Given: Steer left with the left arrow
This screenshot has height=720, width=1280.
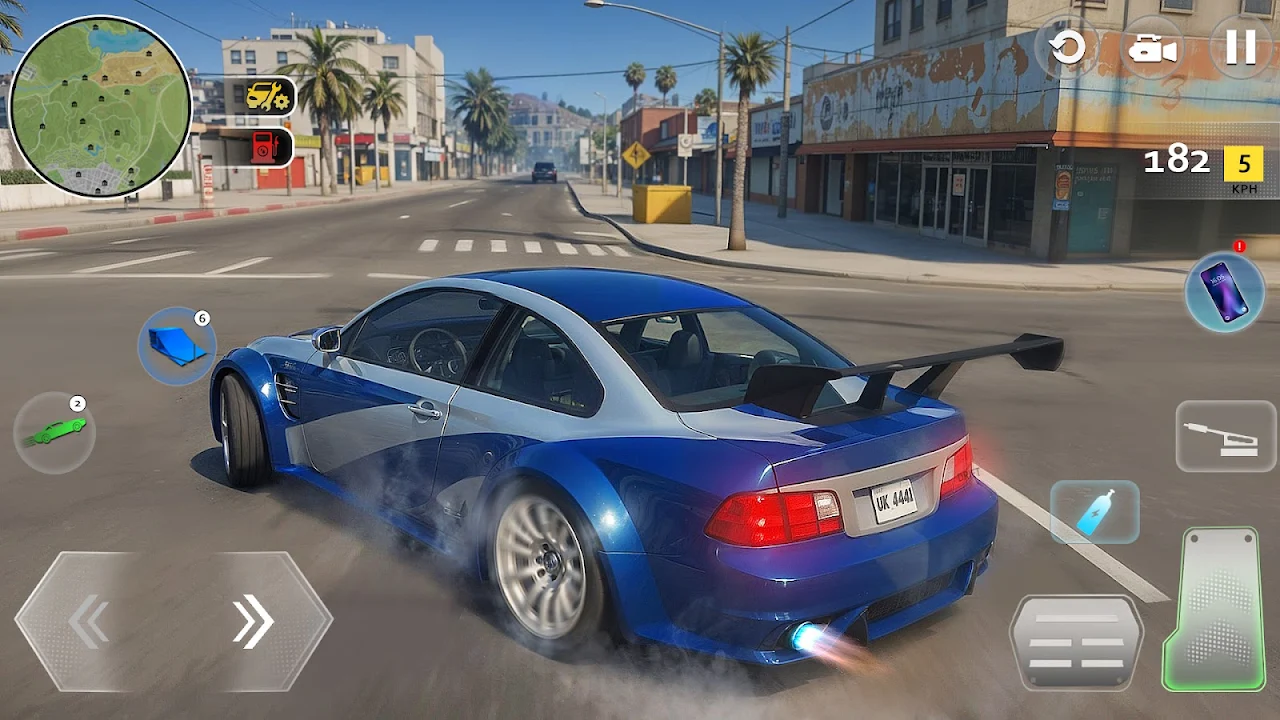Looking at the screenshot, I should pyautogui.click(x=90, y=622).
